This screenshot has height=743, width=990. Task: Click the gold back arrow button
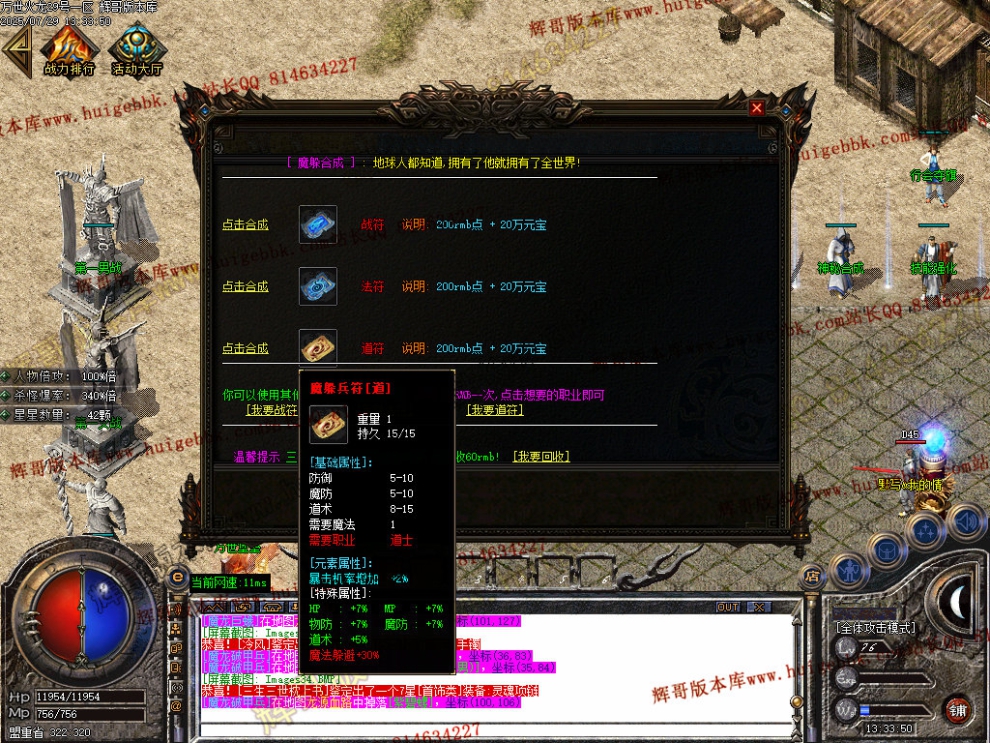click(17, 50)
